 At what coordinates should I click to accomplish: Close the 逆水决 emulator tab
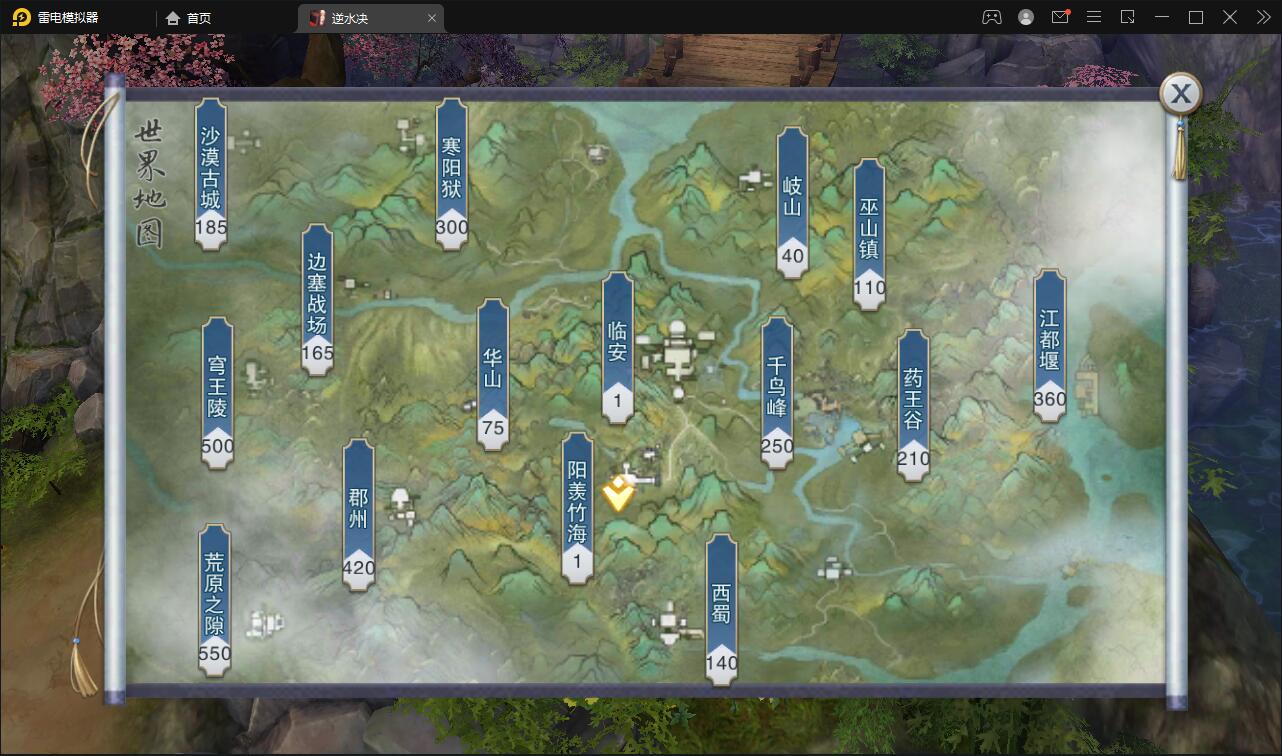[432, 17]
